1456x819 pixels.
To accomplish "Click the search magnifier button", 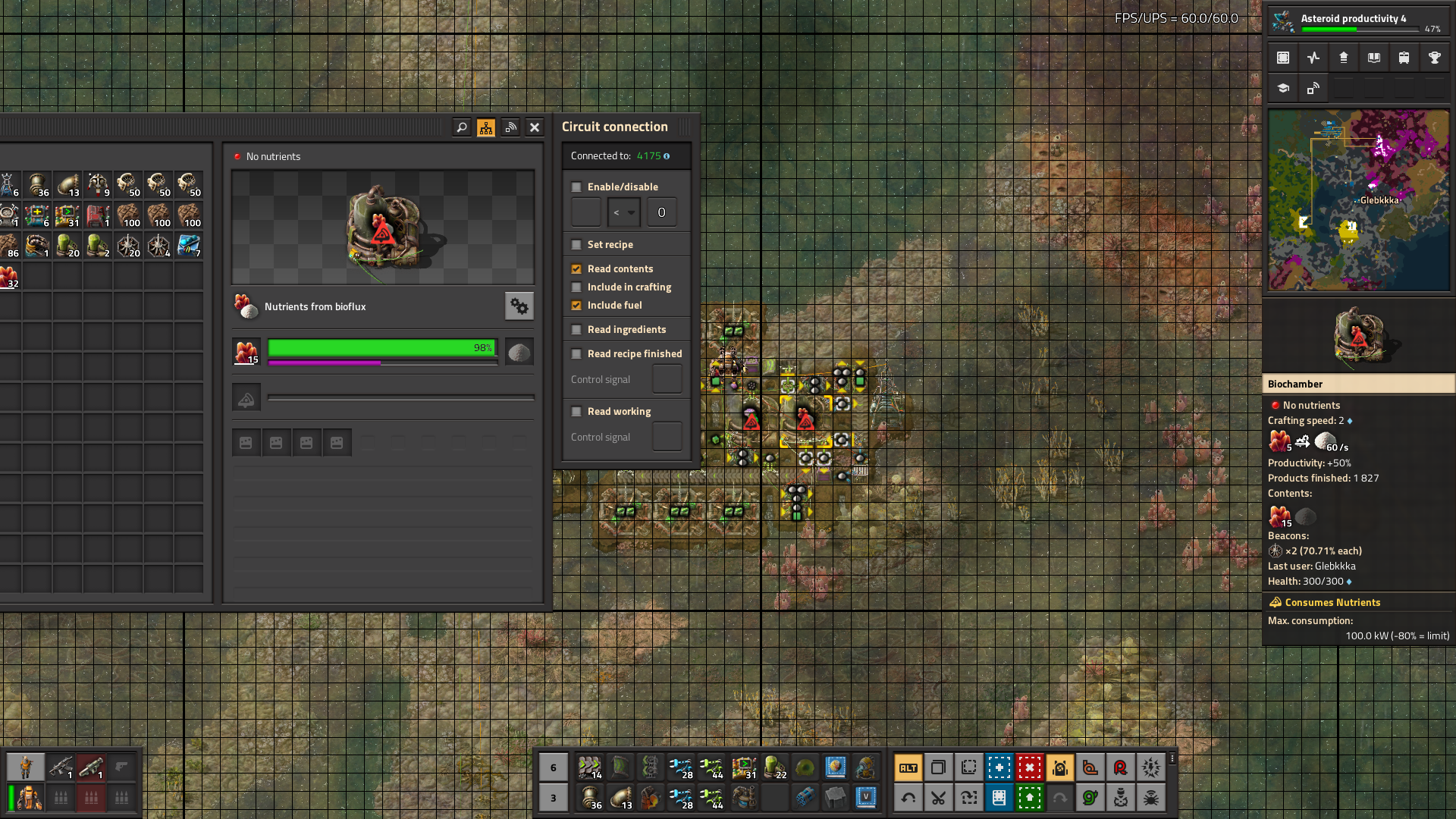I will [x=461, y=127].
